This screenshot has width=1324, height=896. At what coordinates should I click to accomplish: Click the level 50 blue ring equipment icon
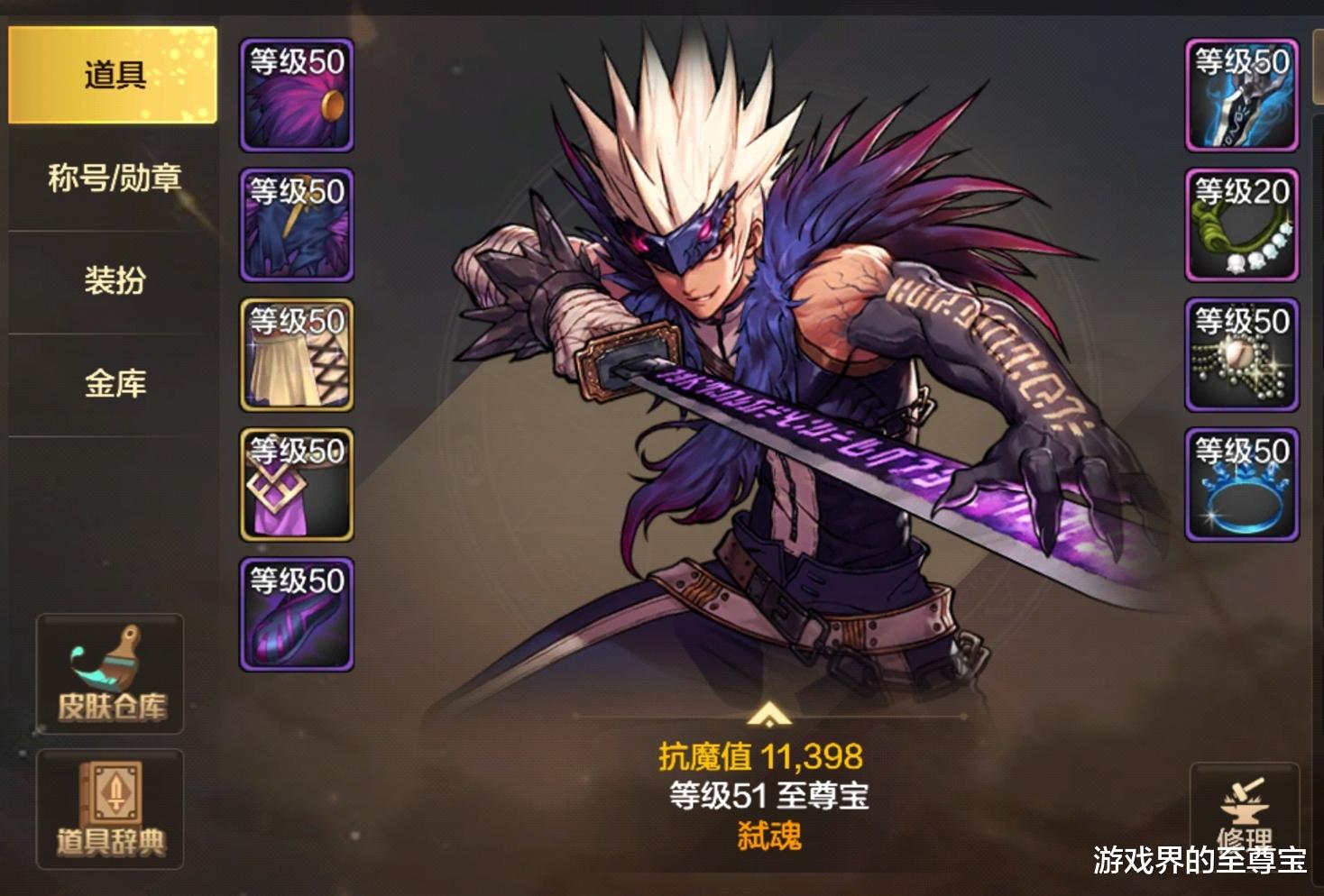(1240, 487)
